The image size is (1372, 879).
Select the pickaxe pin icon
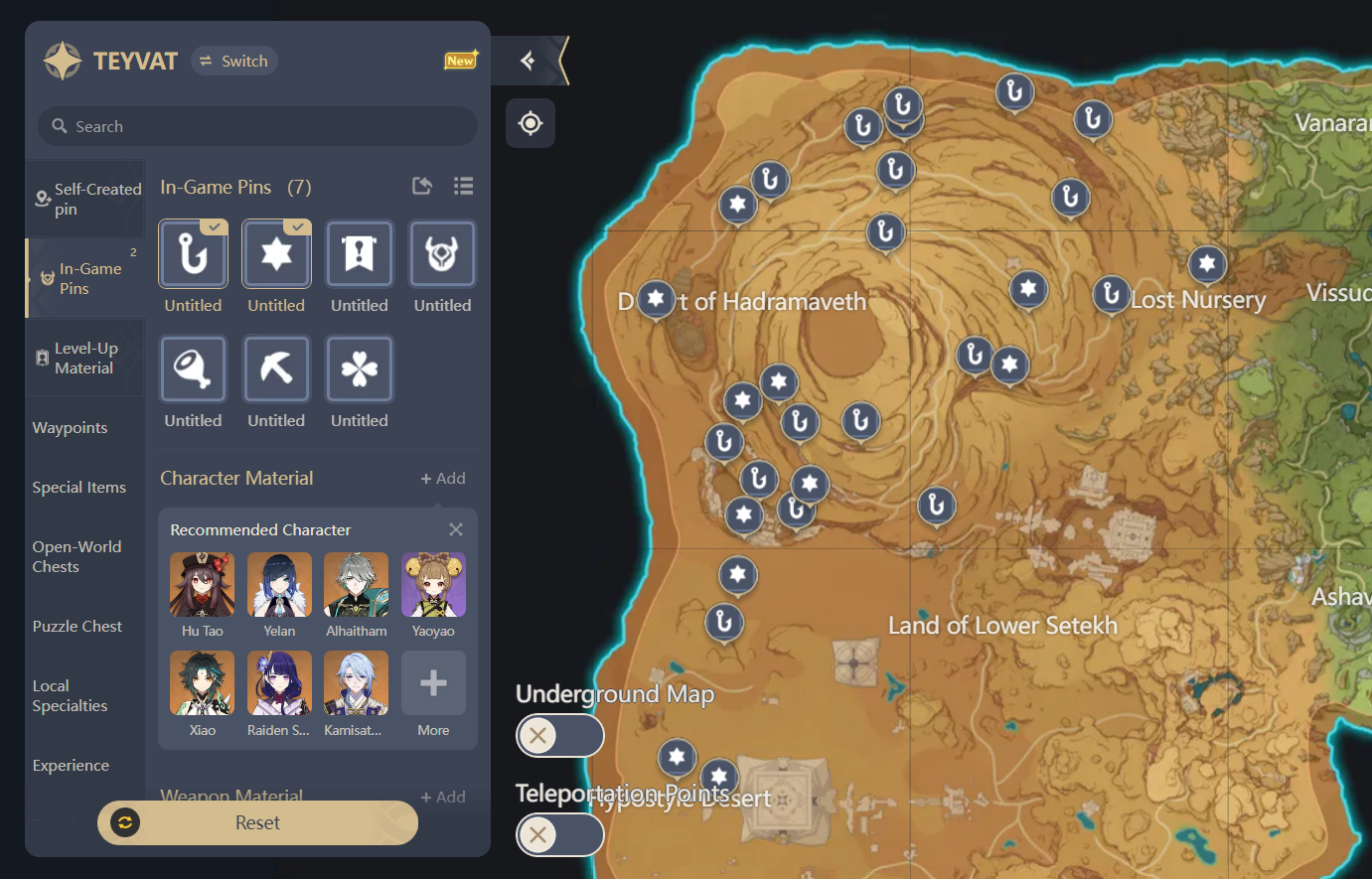(x=276, y=368)
